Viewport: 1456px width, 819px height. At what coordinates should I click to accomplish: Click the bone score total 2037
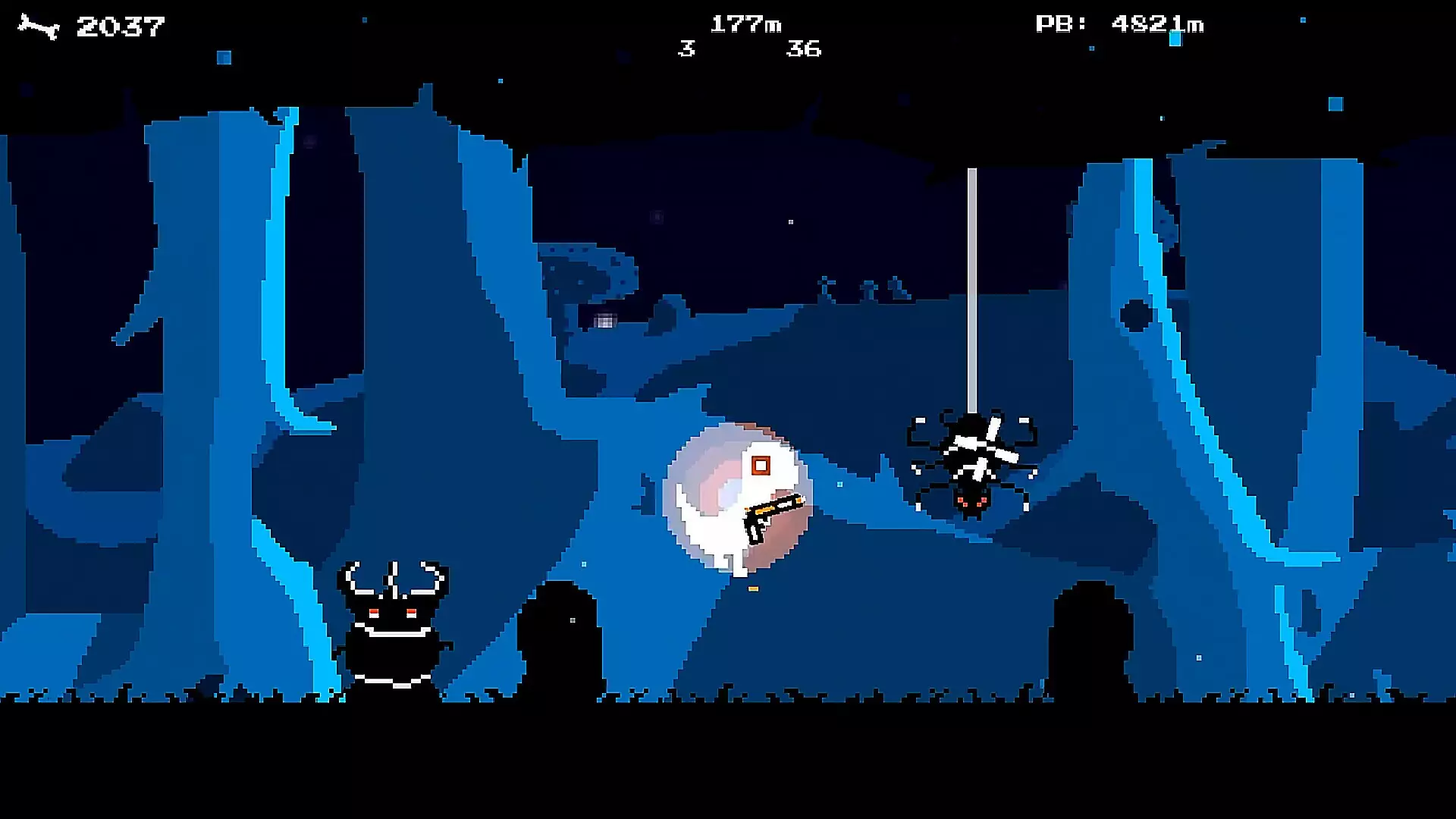click(121, 24)
